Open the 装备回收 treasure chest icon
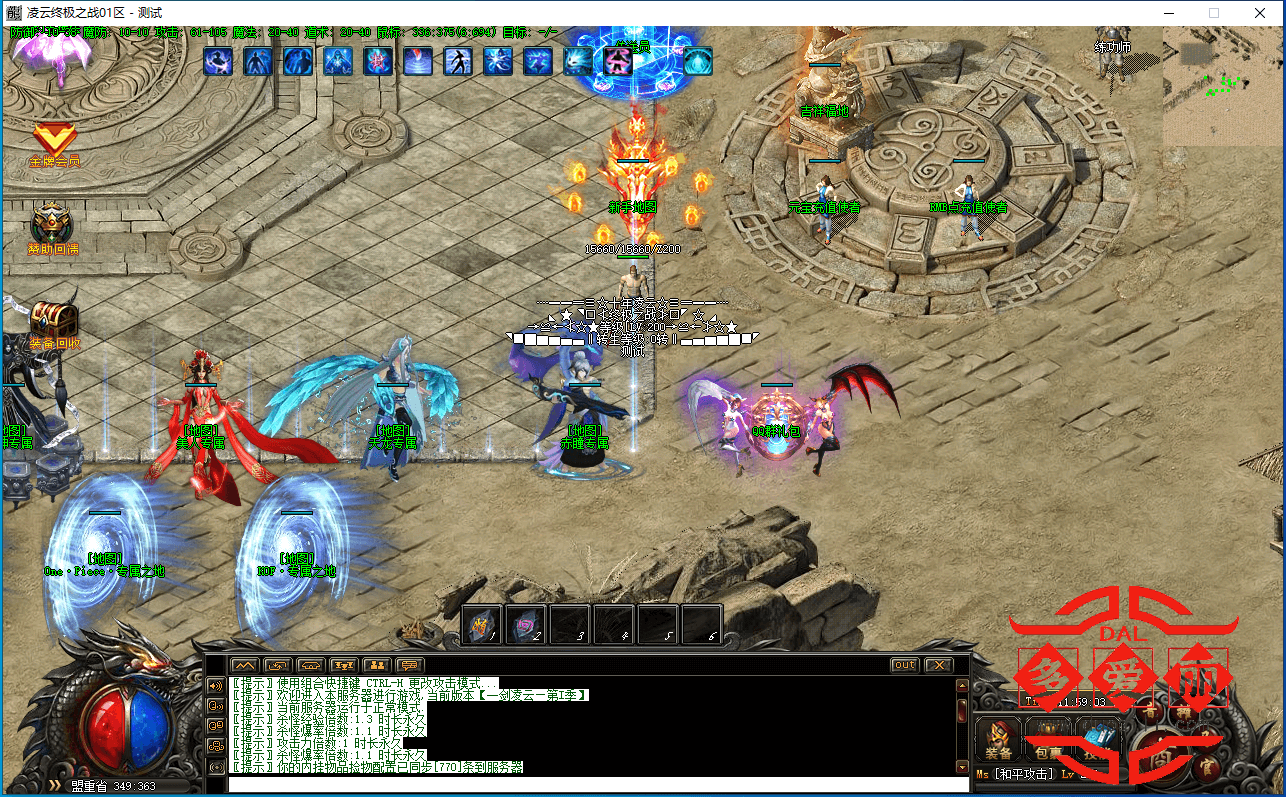 pos(53,318)
